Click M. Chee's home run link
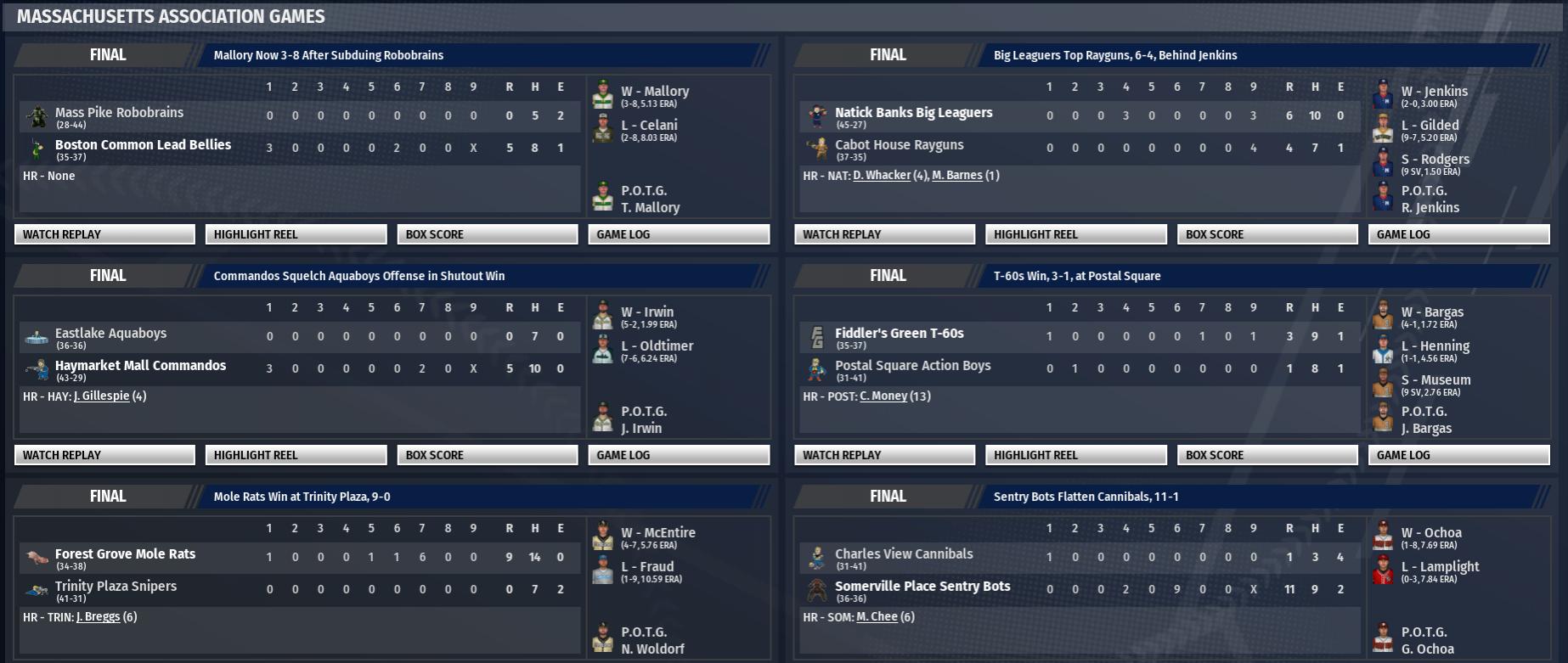The image size is (1568, 663). (x=877, y=617)
